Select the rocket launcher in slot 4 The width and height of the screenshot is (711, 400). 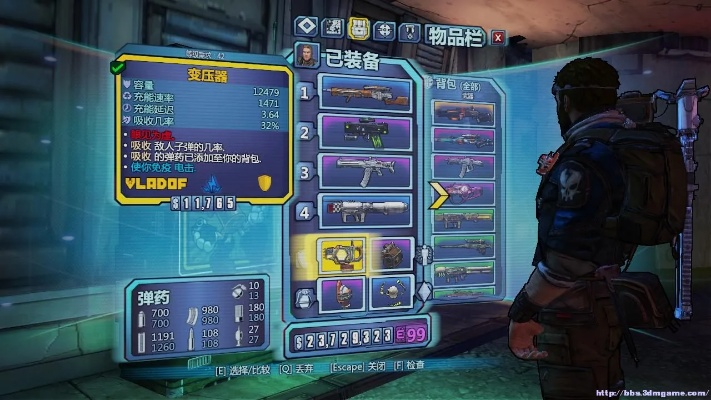click(365, 210)
